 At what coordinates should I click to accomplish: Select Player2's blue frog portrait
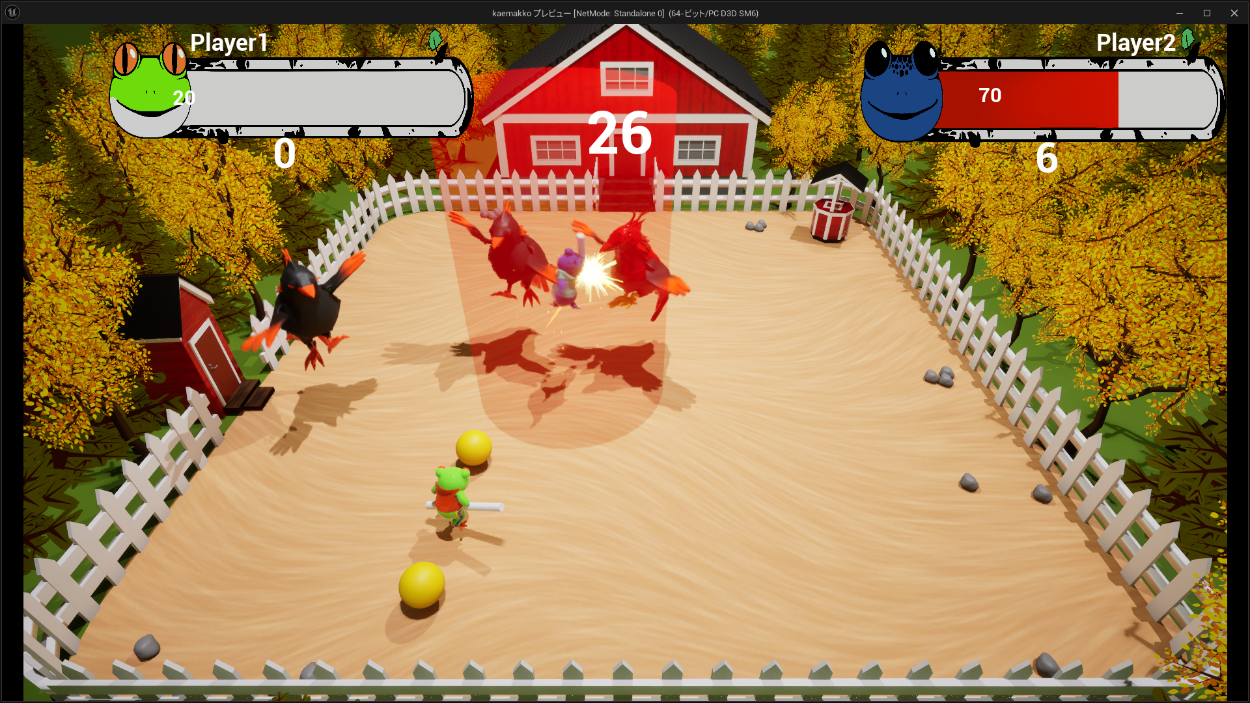click(900, 92)
